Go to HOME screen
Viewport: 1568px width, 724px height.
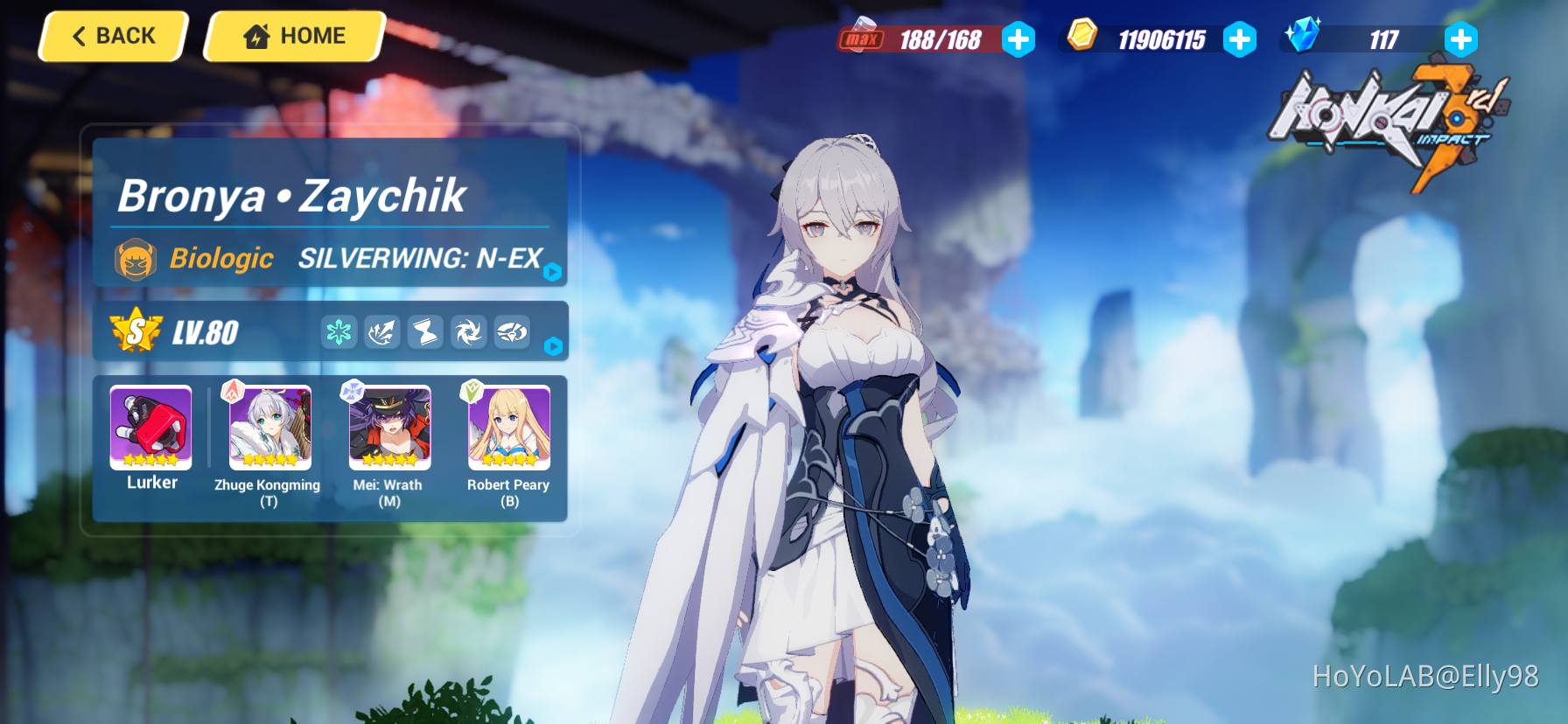pos(293,36)
